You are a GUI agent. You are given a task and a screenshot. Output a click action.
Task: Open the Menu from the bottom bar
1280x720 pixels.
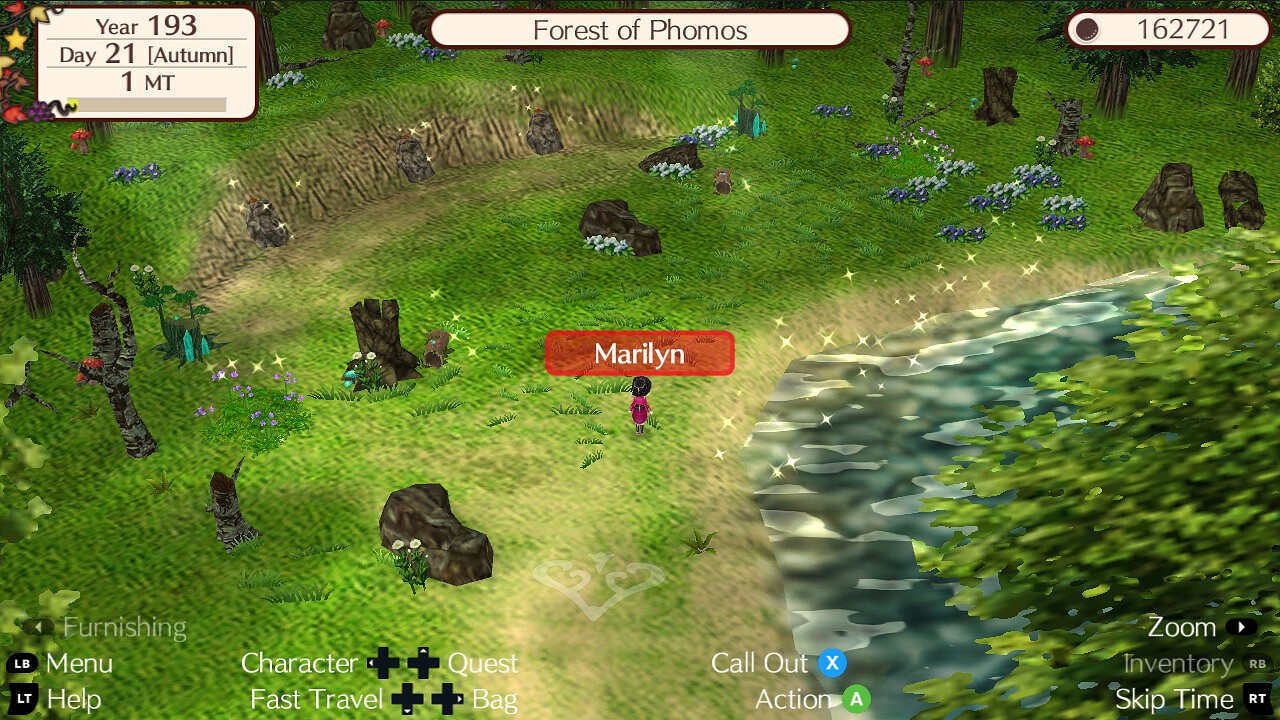[x=78, y=663]
